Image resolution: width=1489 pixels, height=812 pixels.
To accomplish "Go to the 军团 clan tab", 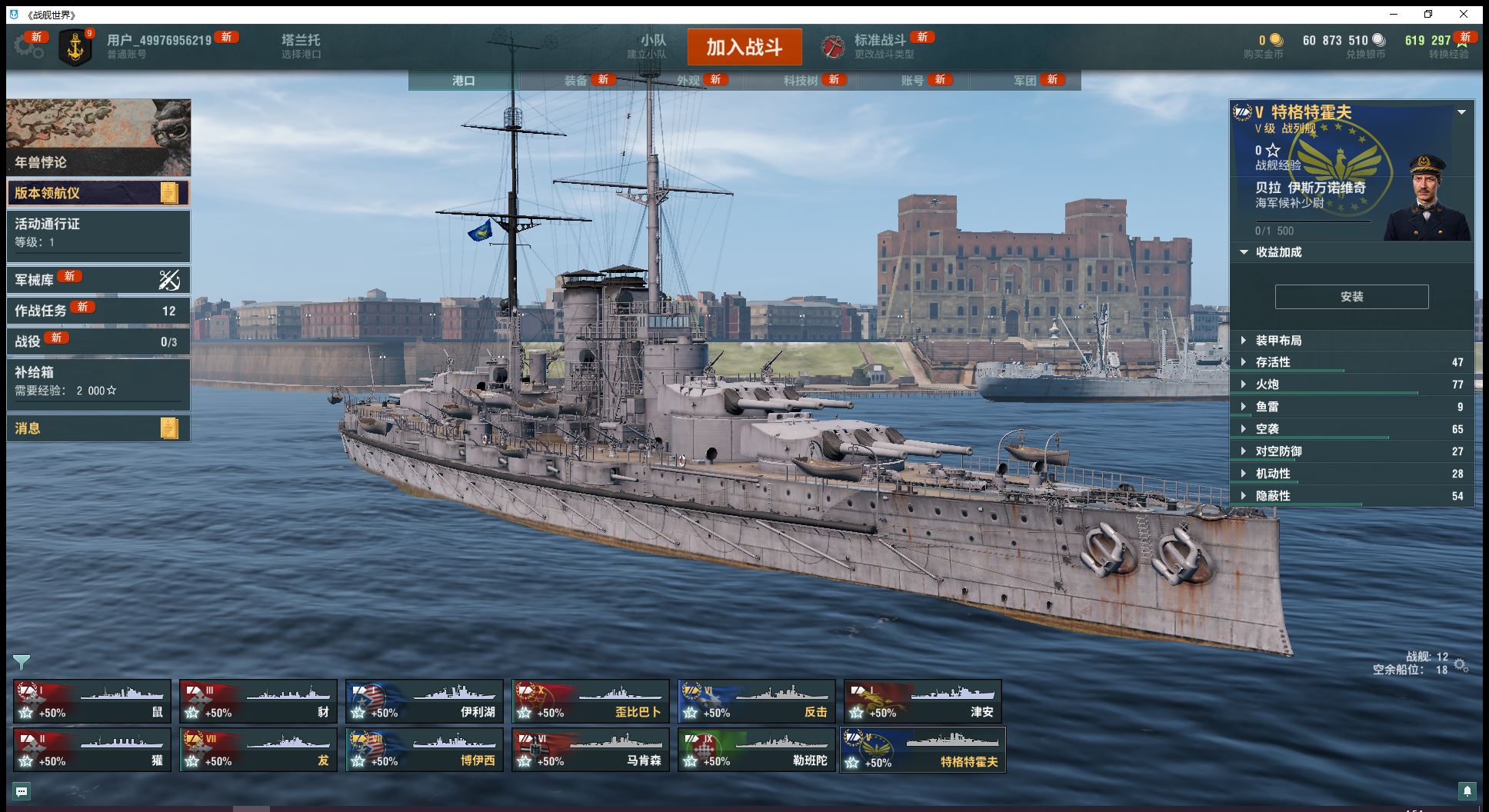I will click(1024, 81).
